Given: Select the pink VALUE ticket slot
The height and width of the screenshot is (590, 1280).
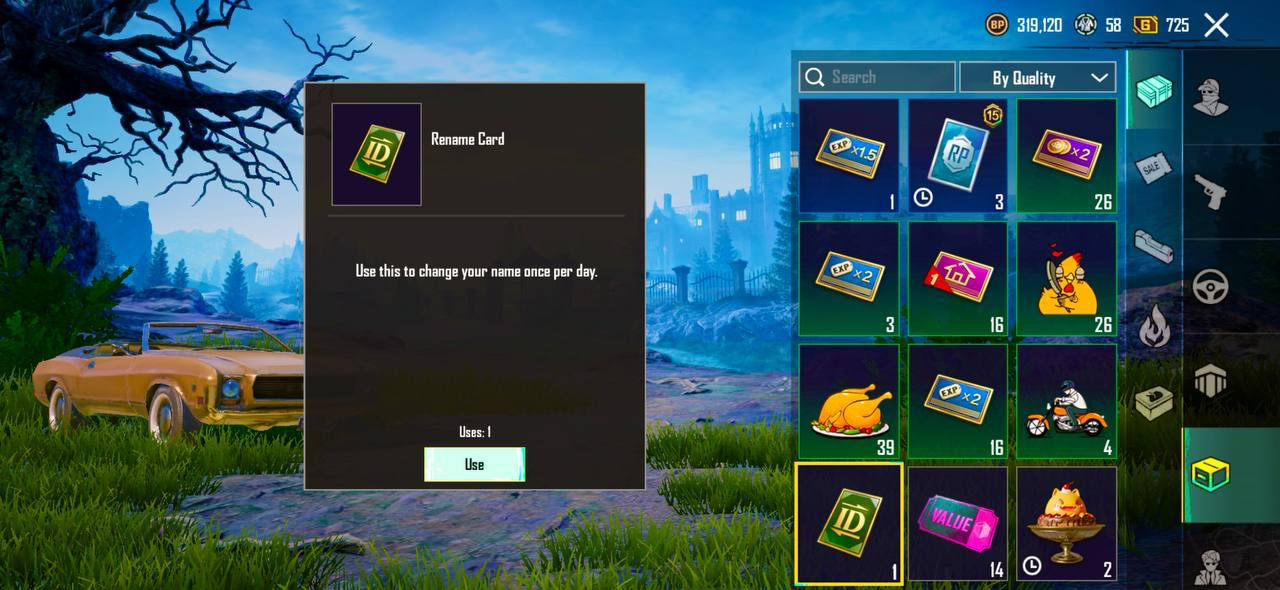Looking at the screenshot, I should pos(958,524).
